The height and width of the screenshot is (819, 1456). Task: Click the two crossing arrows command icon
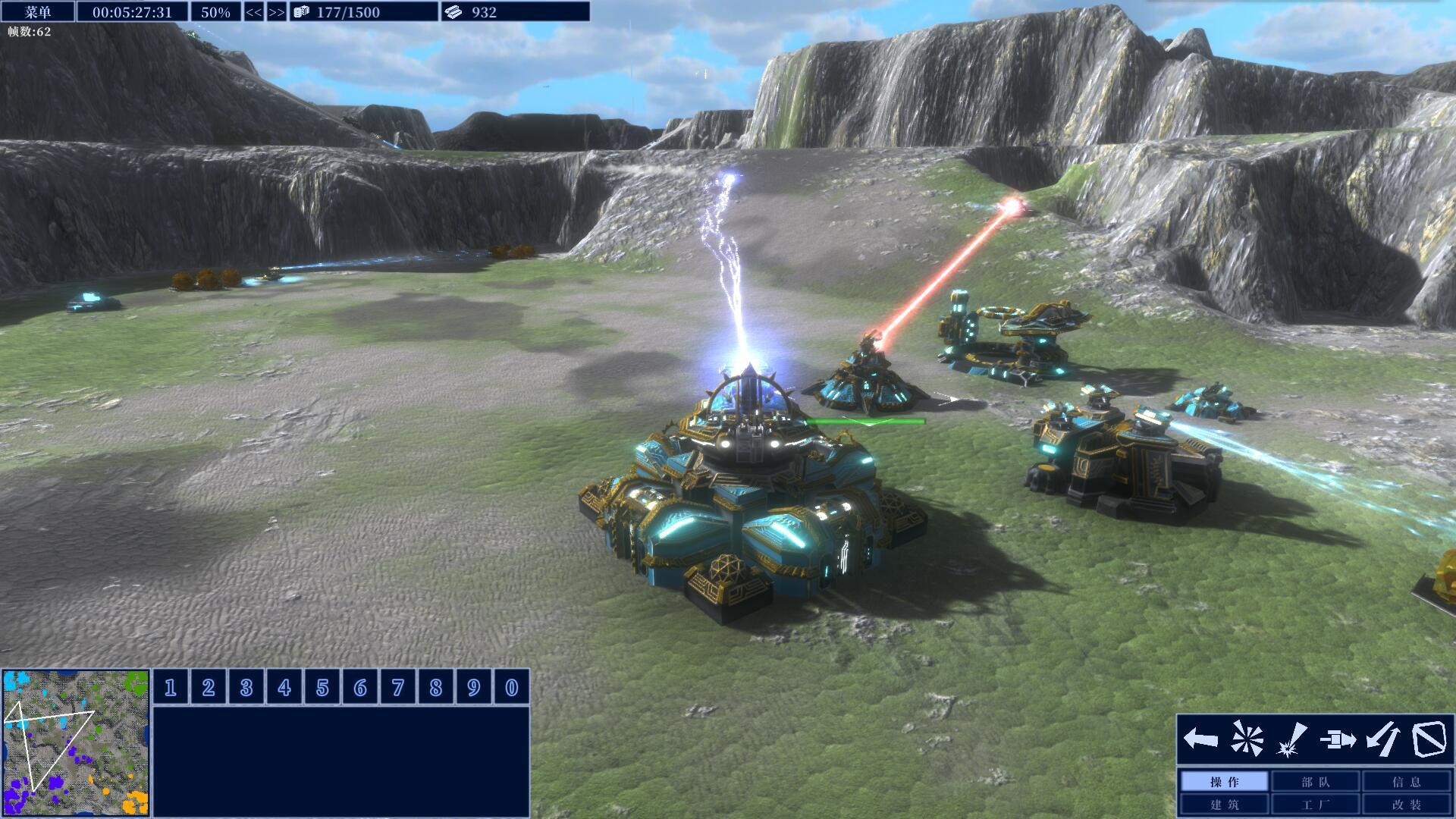[x=1382, y=739]
